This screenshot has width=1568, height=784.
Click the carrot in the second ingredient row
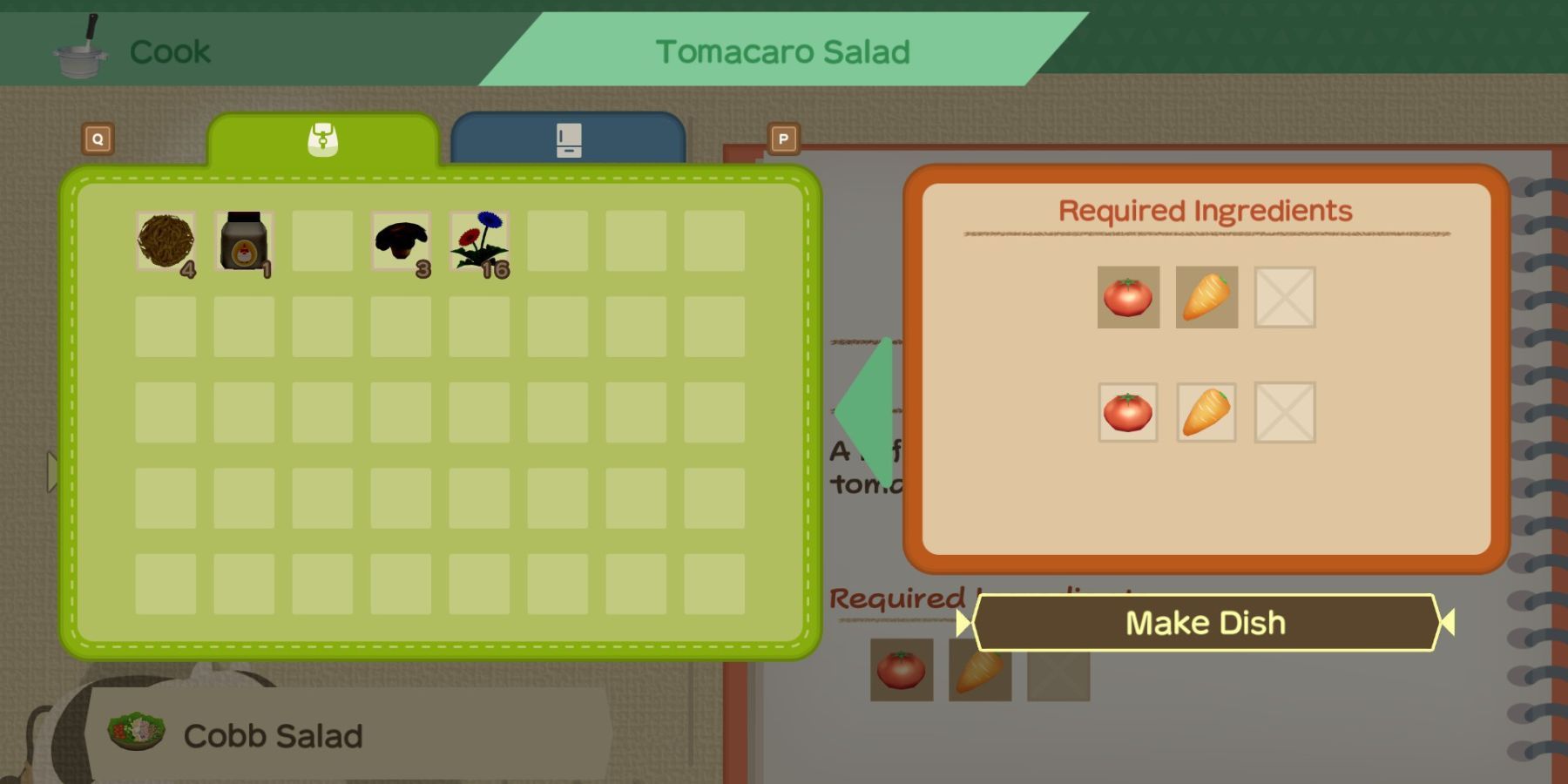coord(1206,414)
